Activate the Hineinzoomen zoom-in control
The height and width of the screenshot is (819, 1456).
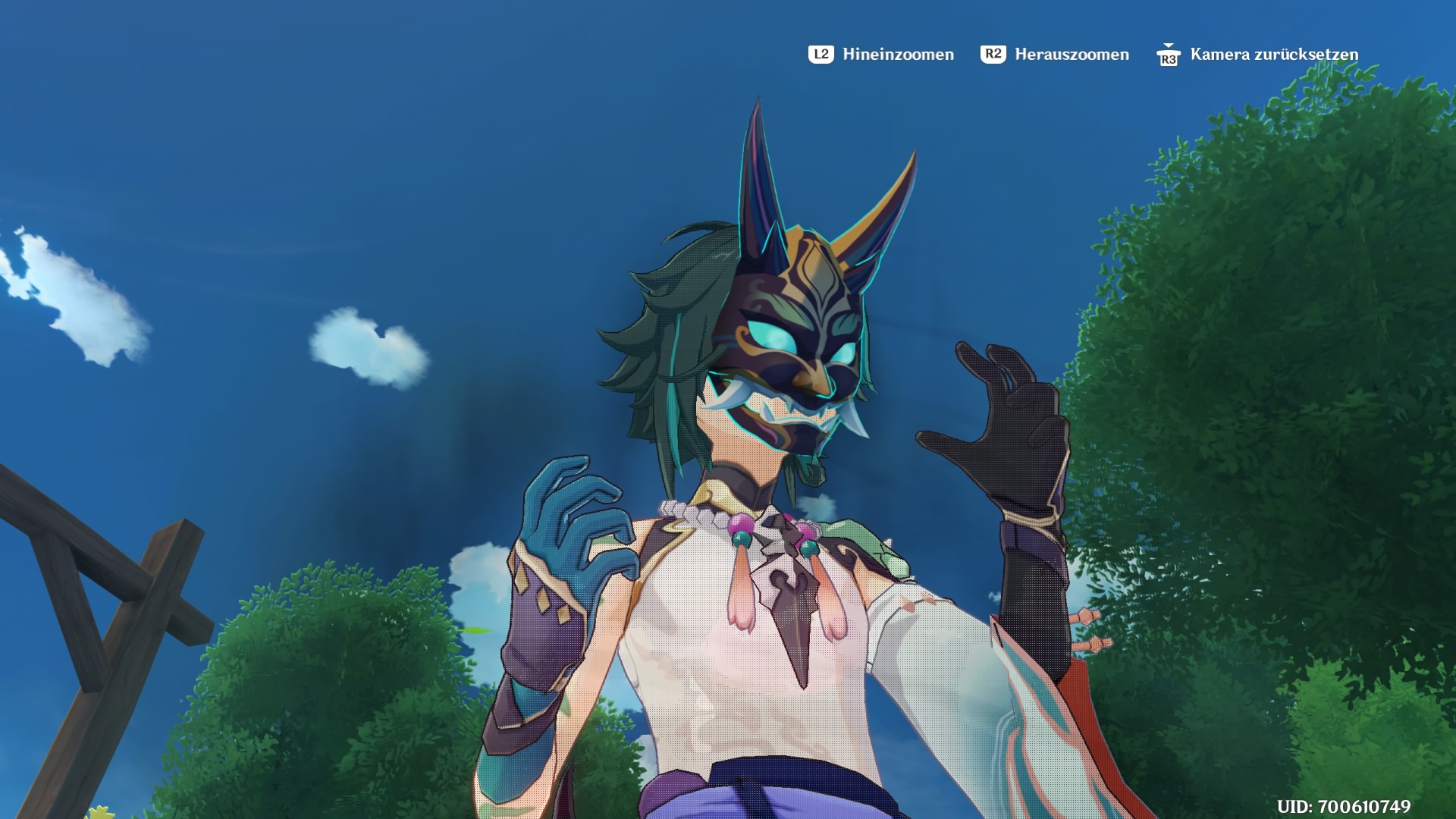click(x=895, y=54)
